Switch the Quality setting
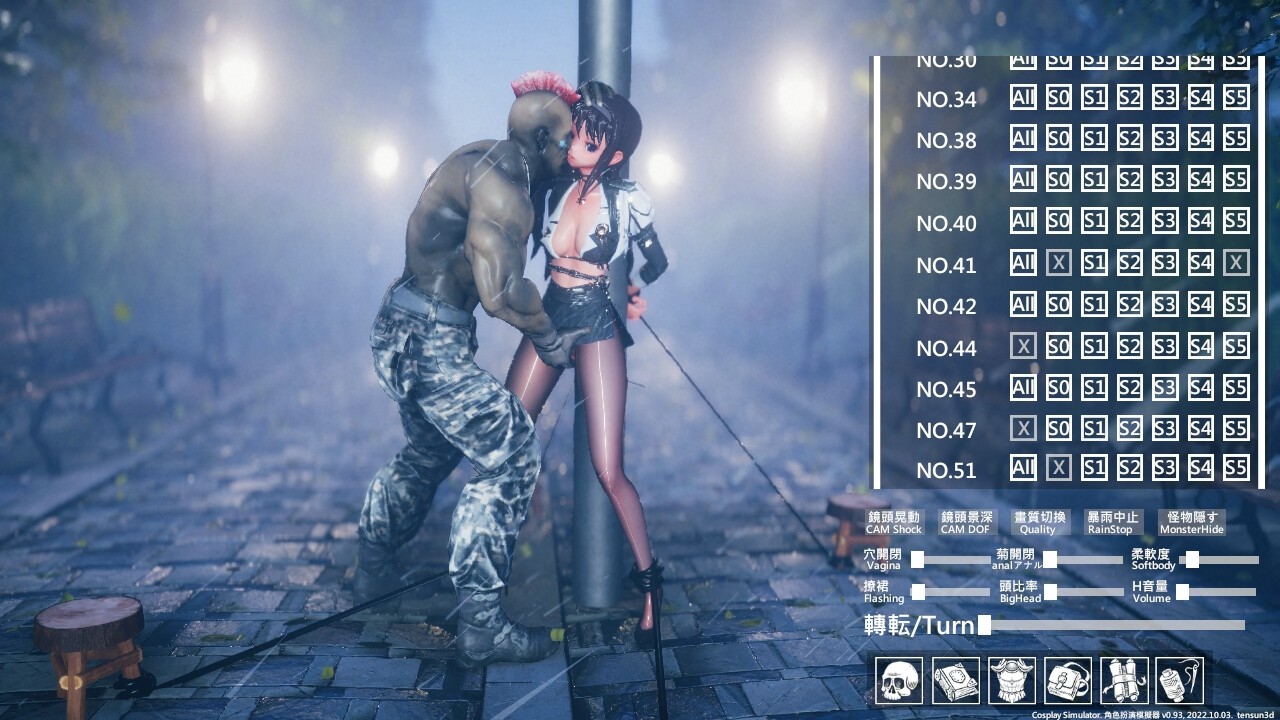Viewport: 1280px width, 720px height. click(1038, 522)
